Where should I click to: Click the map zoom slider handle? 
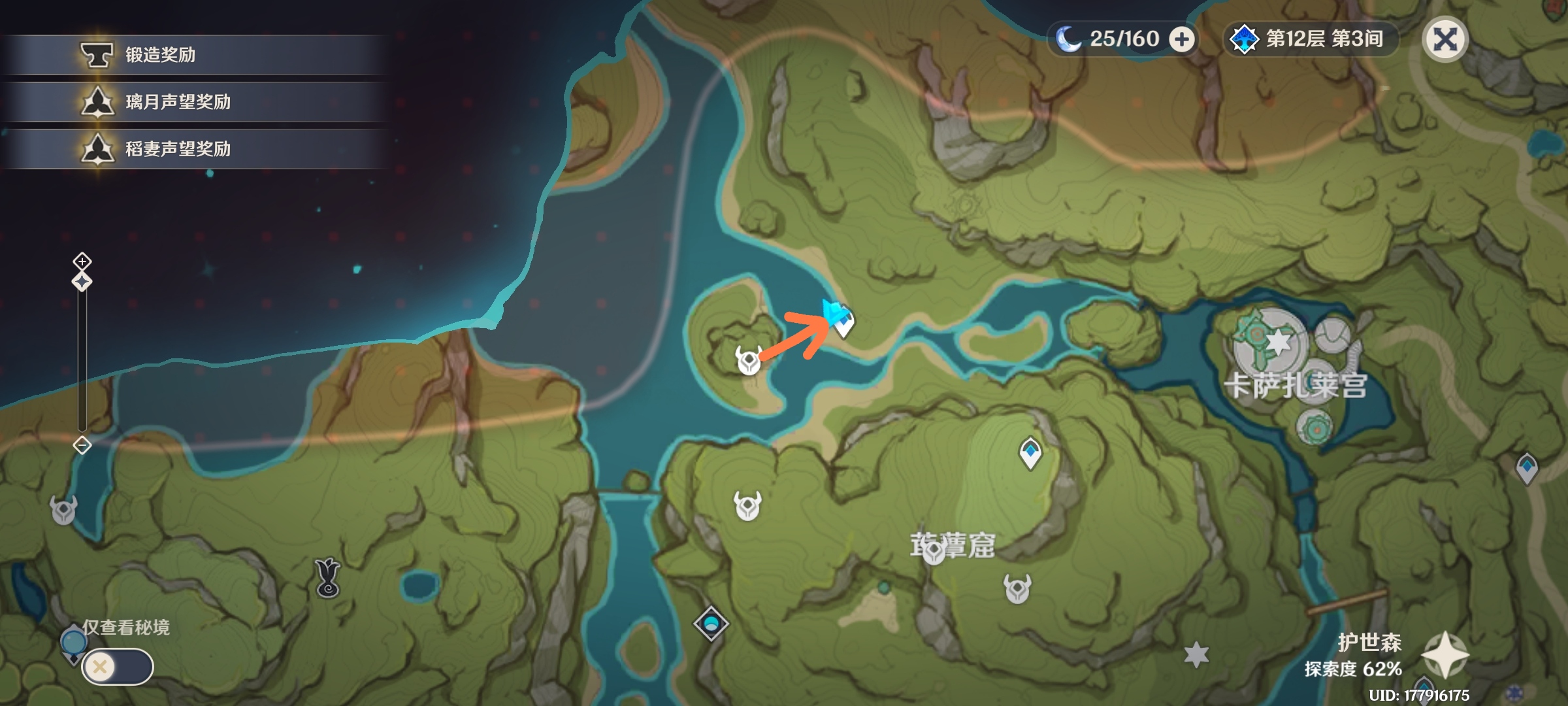point(82,282)
